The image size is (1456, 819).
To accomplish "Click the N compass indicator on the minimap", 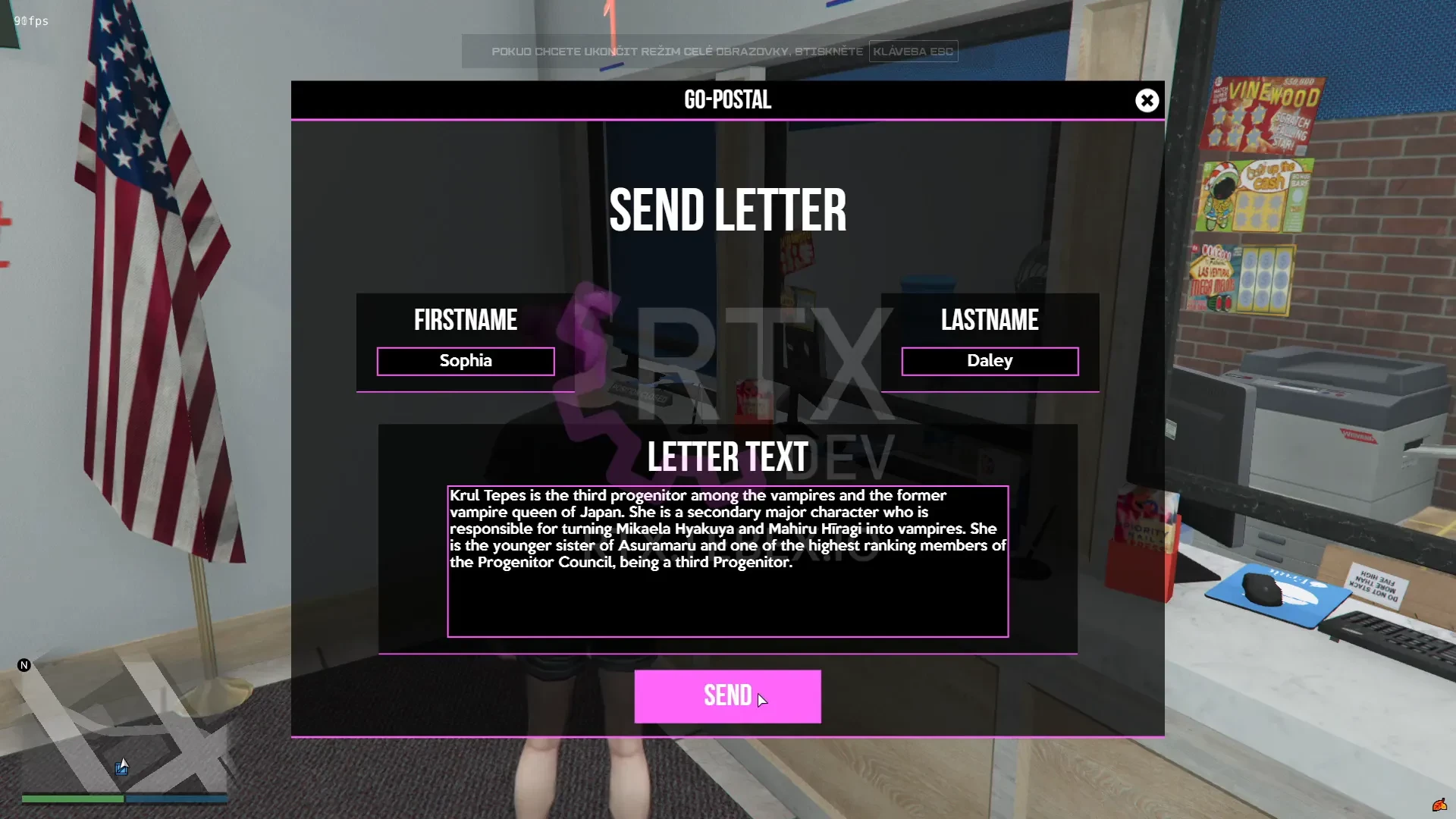I will [25, 665].
